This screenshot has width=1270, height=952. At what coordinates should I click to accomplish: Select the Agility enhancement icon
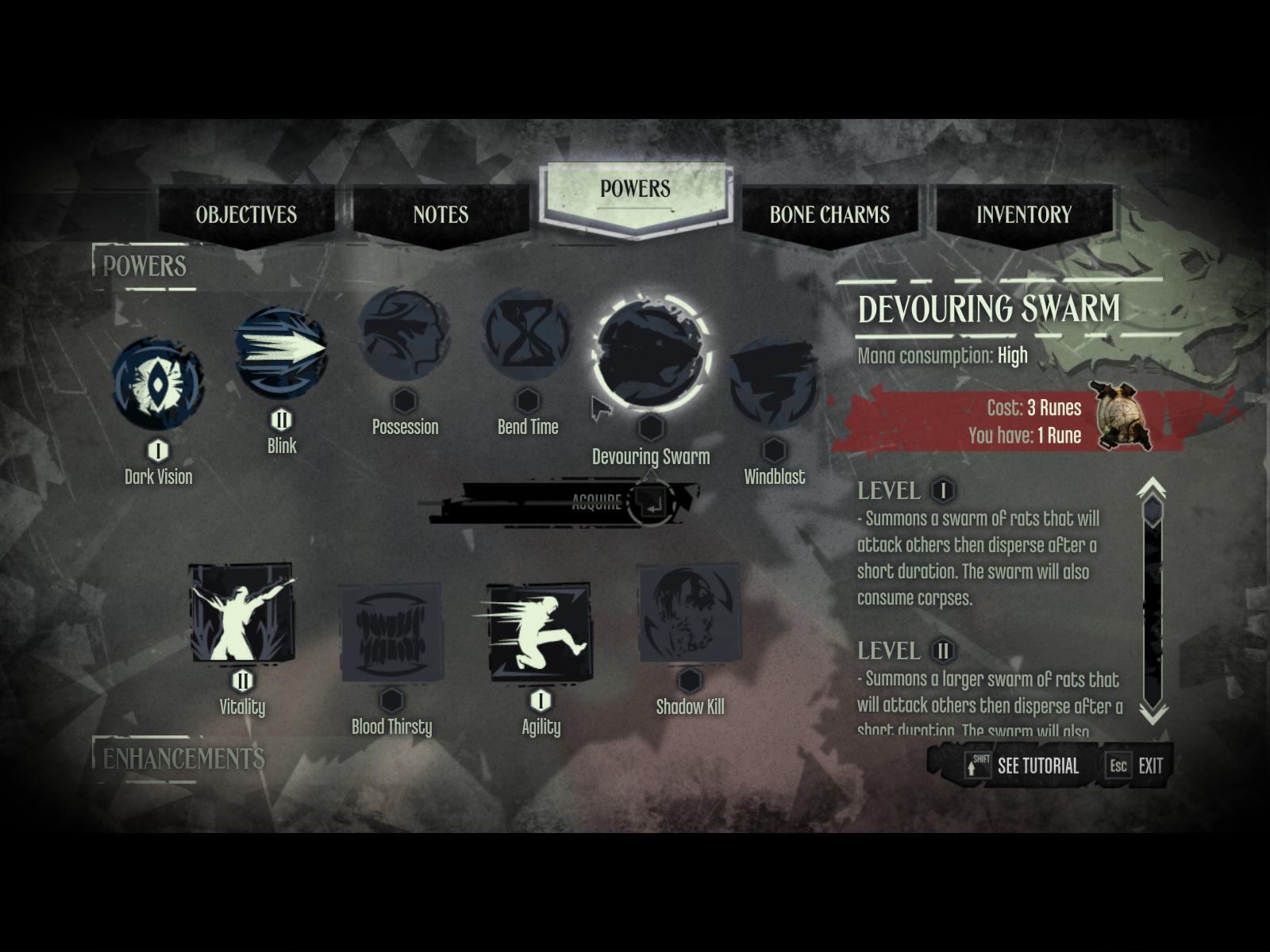coord(540,632)
